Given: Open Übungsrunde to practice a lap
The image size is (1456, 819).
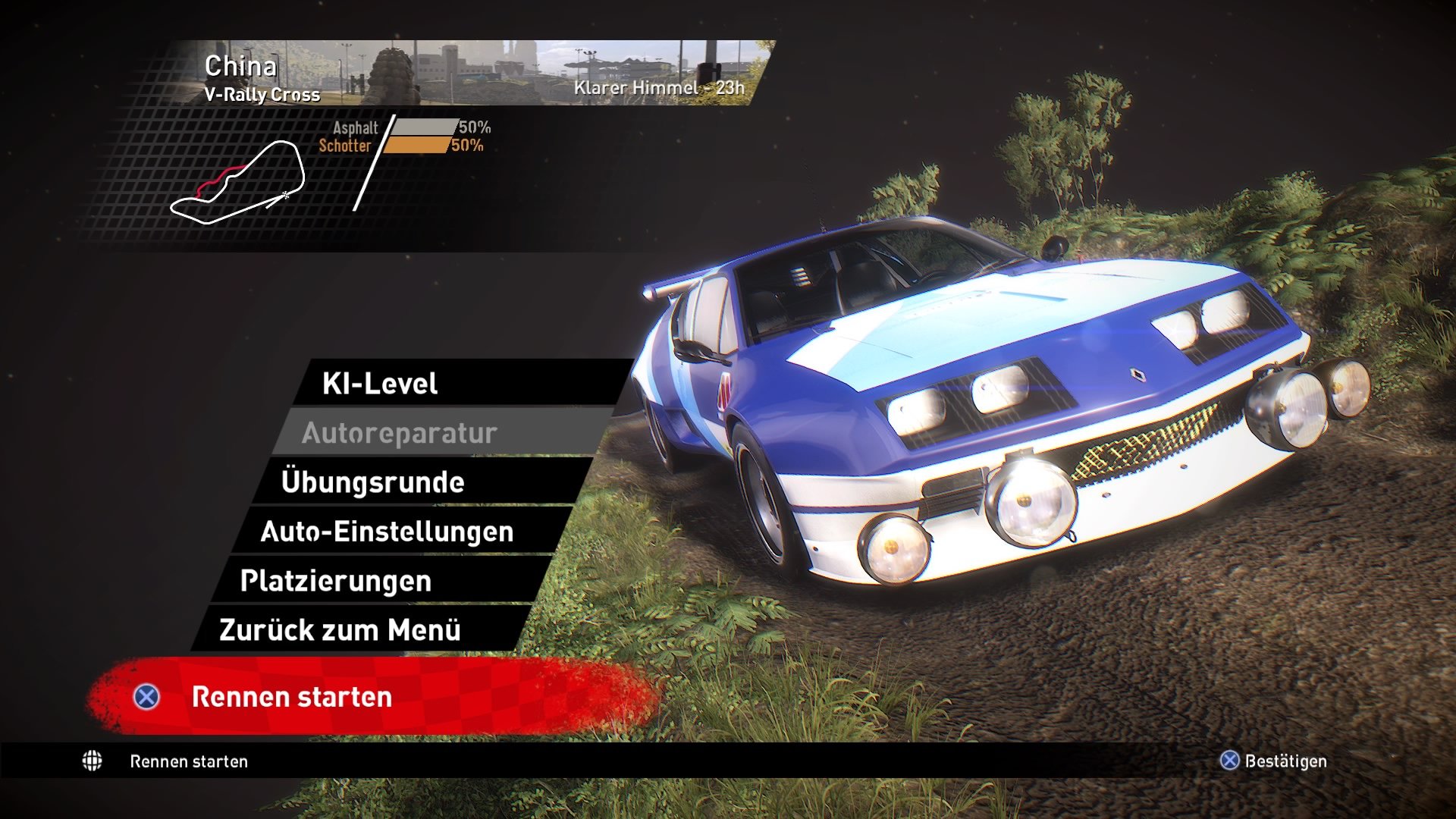Looking at the screenshot, I should pos(374,482).
